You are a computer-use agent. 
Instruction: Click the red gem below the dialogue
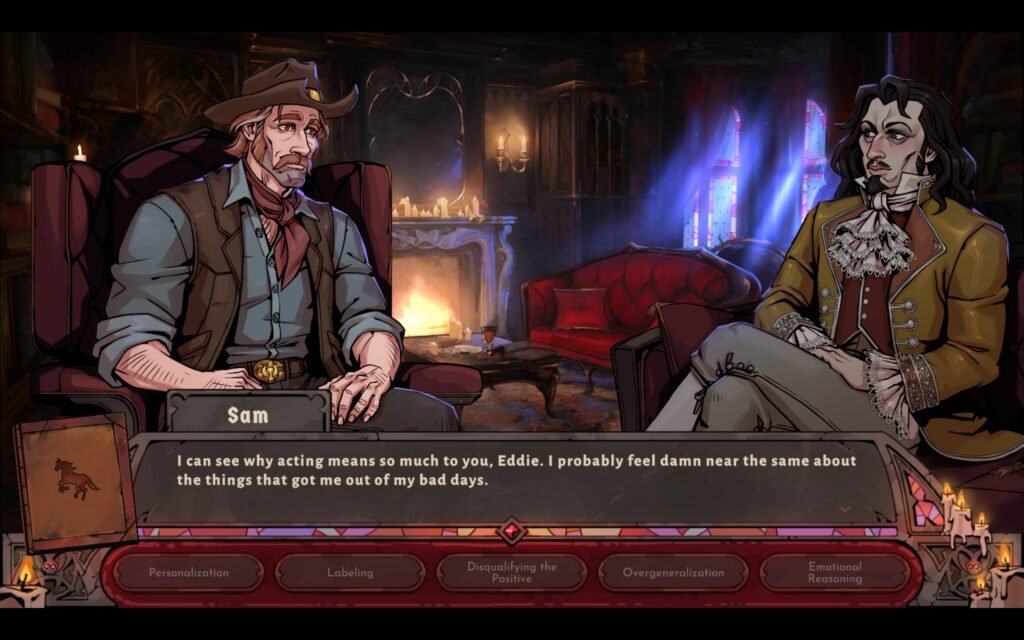pos(512,531)
